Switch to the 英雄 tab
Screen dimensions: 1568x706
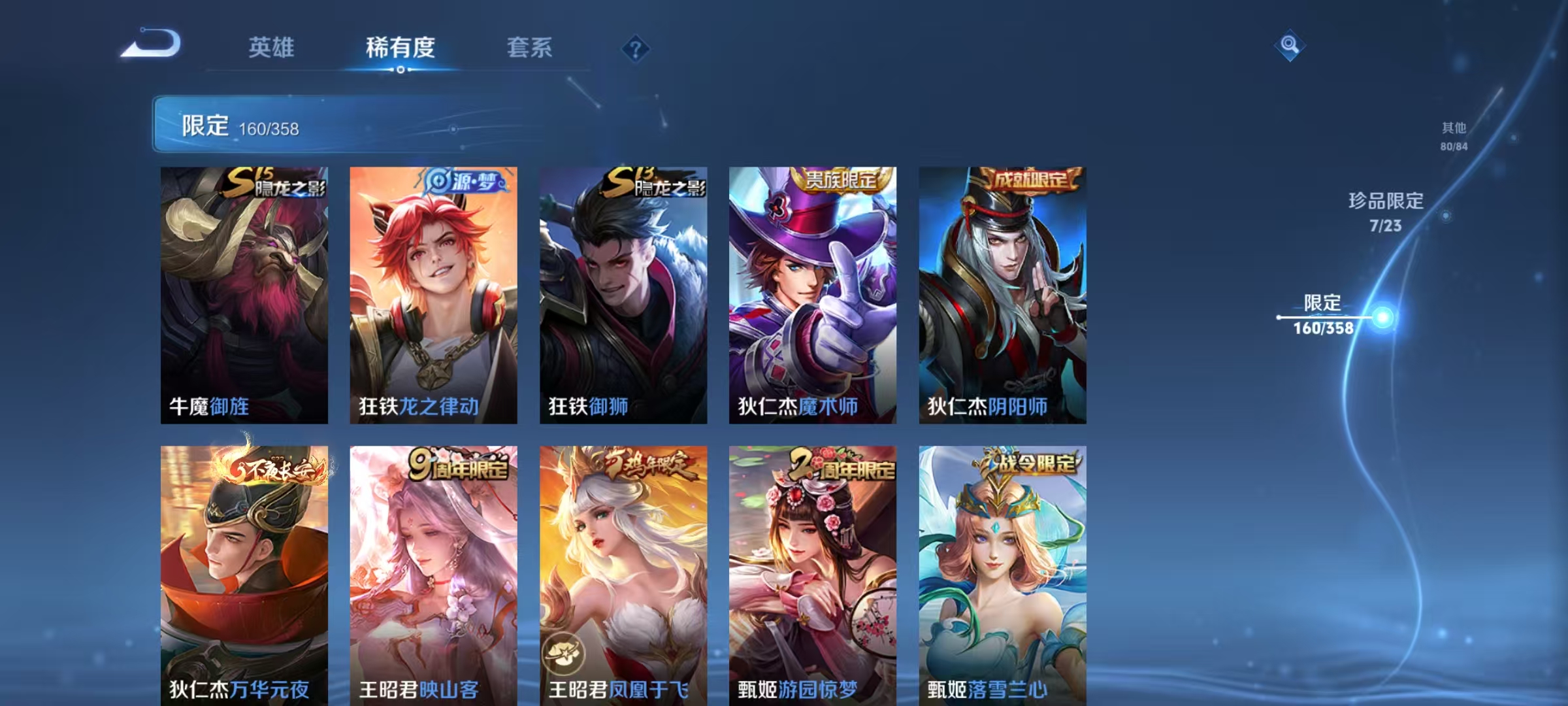coord(272,47)
